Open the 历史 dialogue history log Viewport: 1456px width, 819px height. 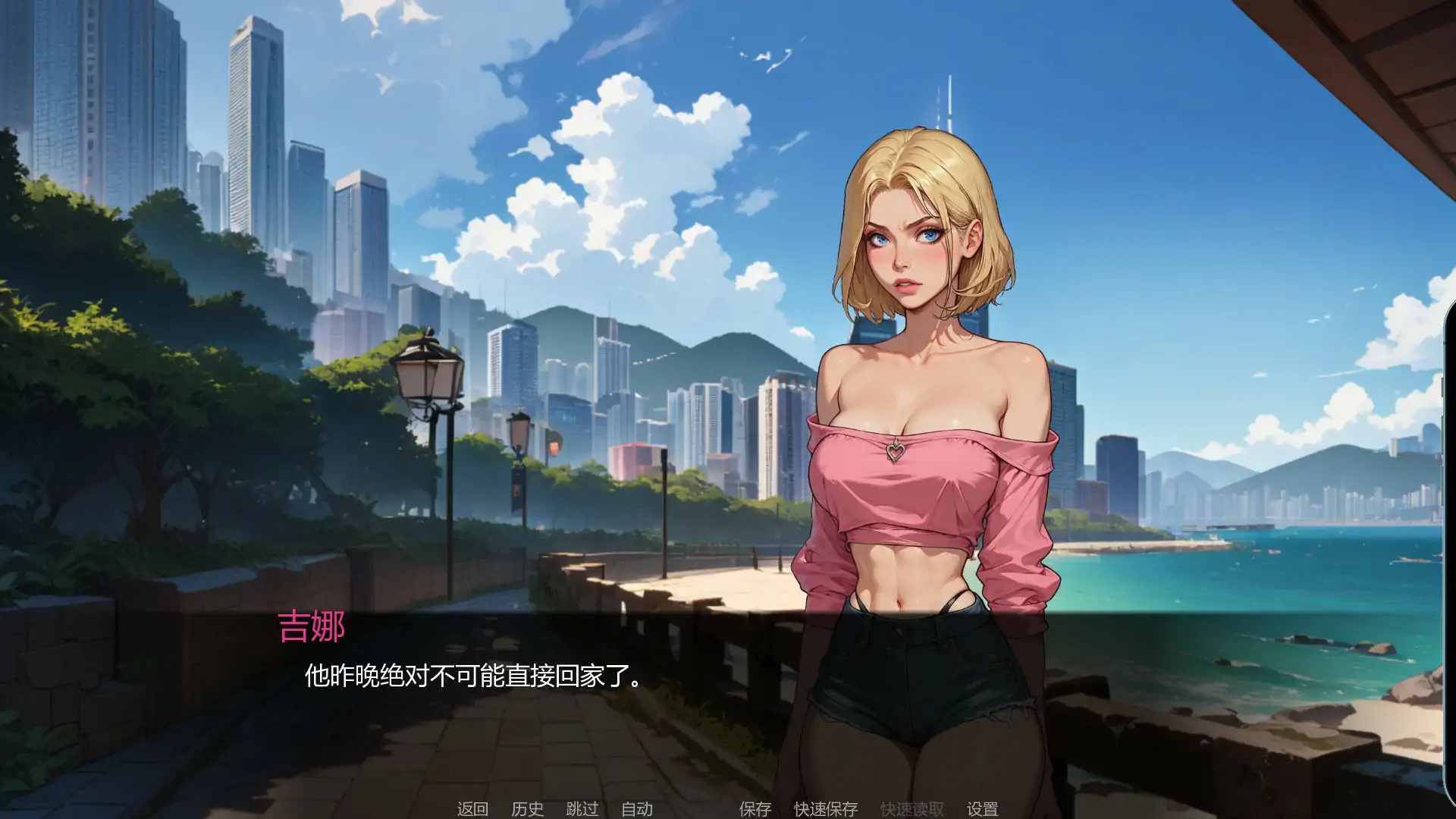pos(528,808)
